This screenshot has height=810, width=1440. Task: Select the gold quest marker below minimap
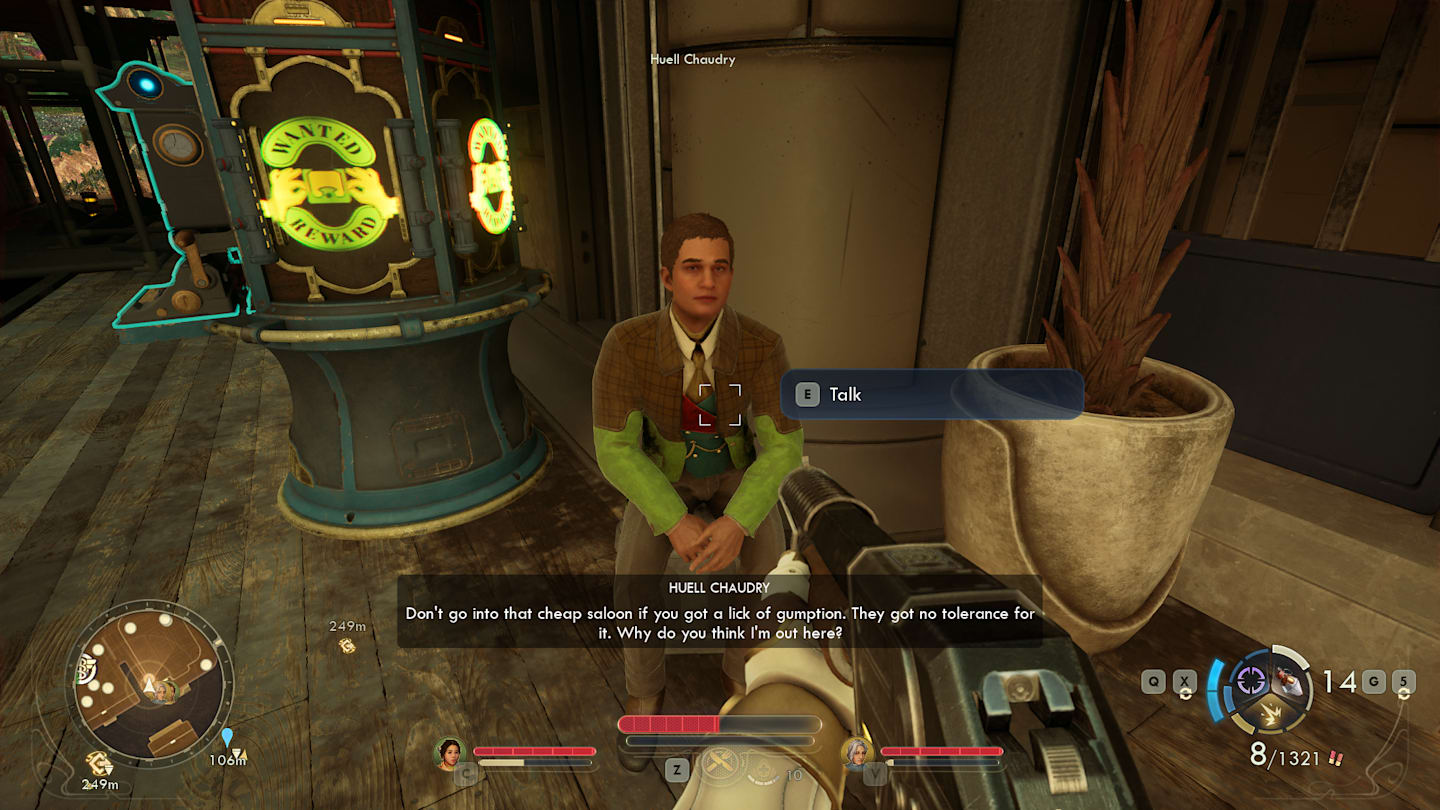(x=98, y=764)
